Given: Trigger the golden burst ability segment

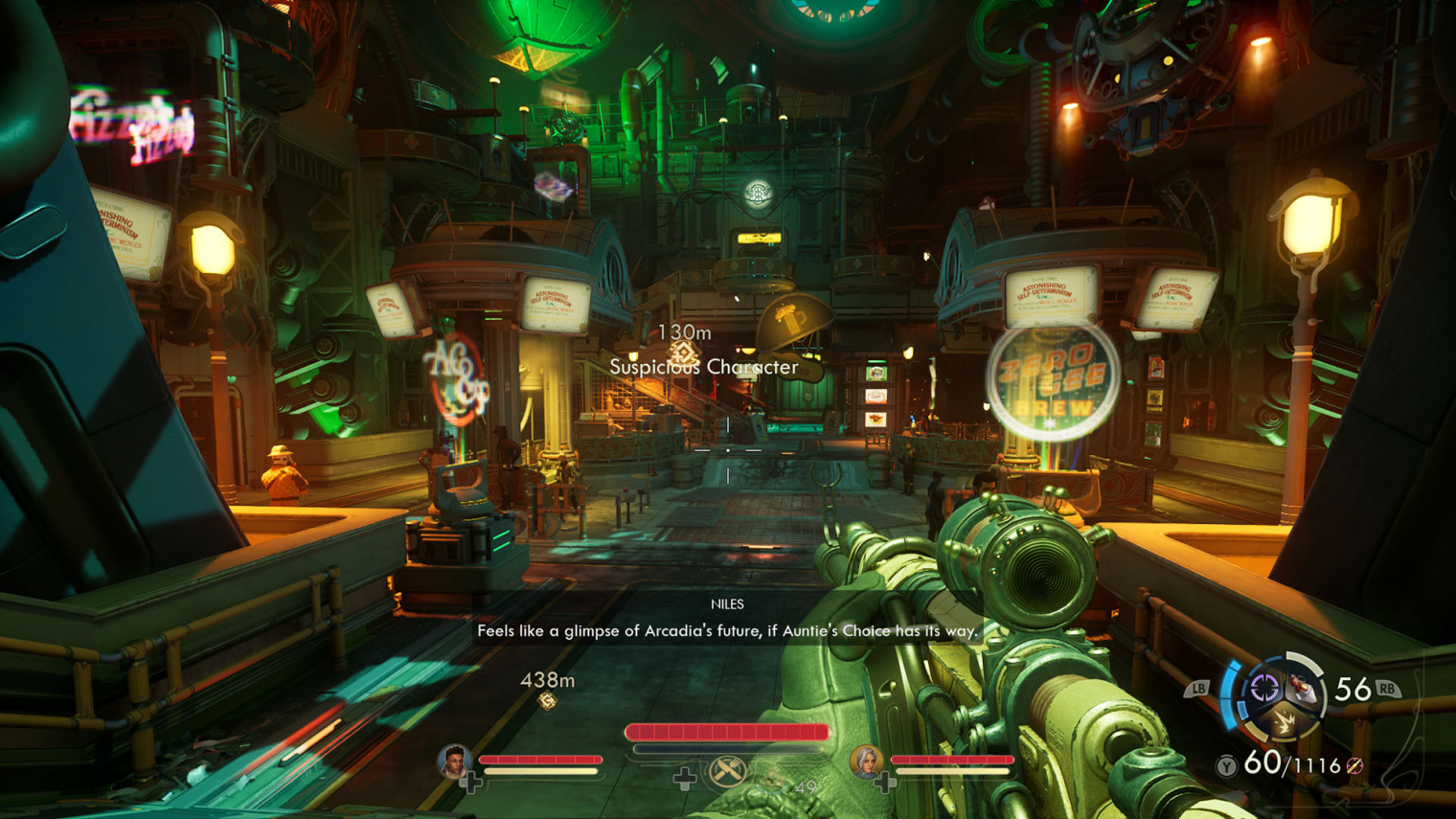Looking at the screenshot, I should tap(1284, 722).
